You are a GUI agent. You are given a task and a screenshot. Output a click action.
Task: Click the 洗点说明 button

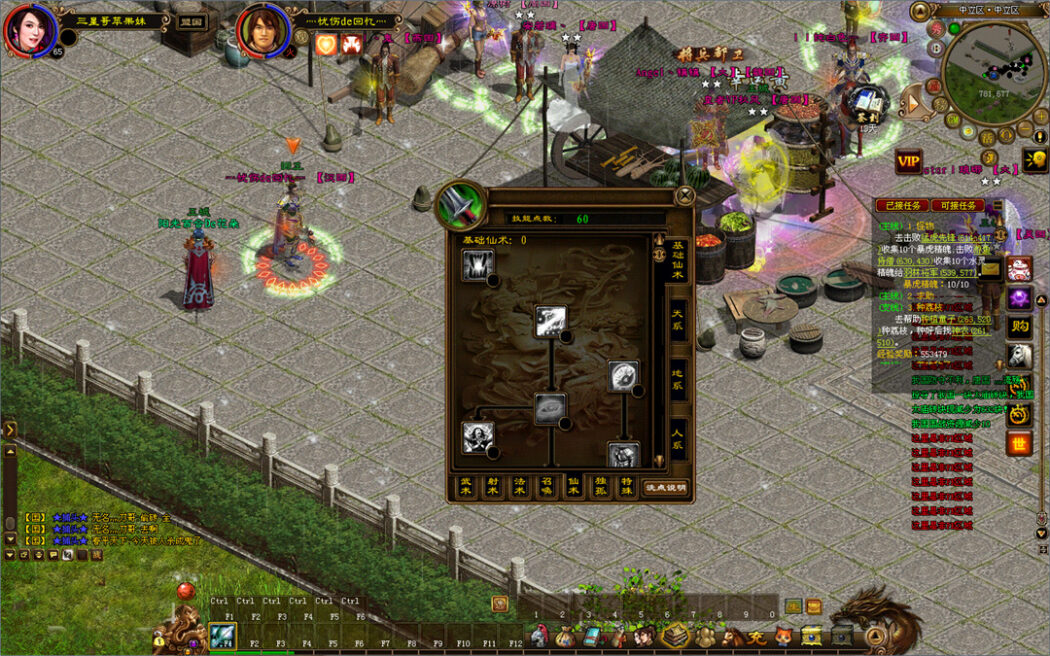[665, 488]
